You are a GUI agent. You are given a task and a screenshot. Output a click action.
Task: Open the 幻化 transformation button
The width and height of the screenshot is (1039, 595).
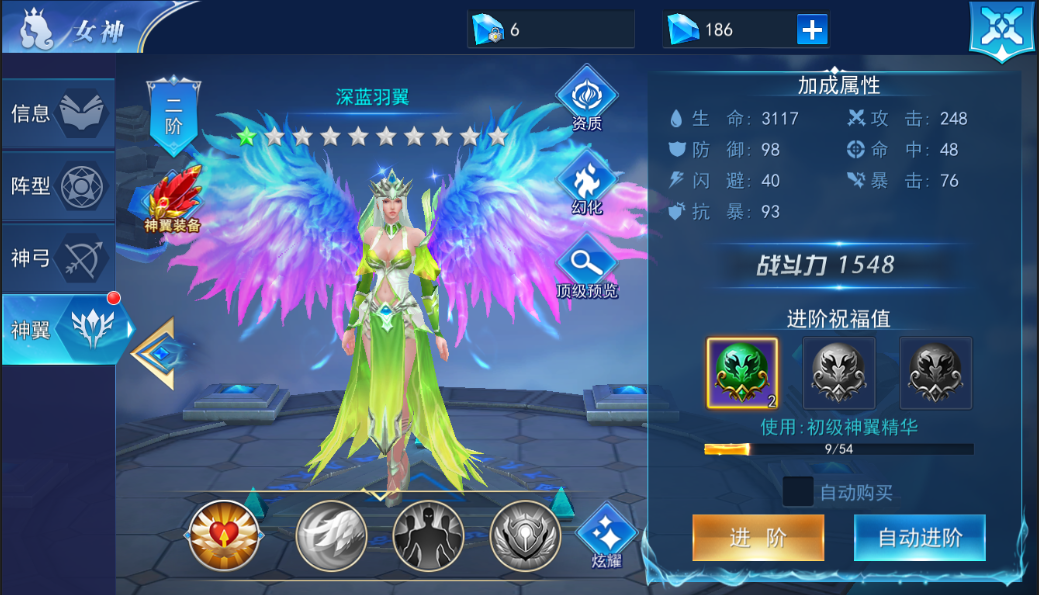click(x=587, y=187)
